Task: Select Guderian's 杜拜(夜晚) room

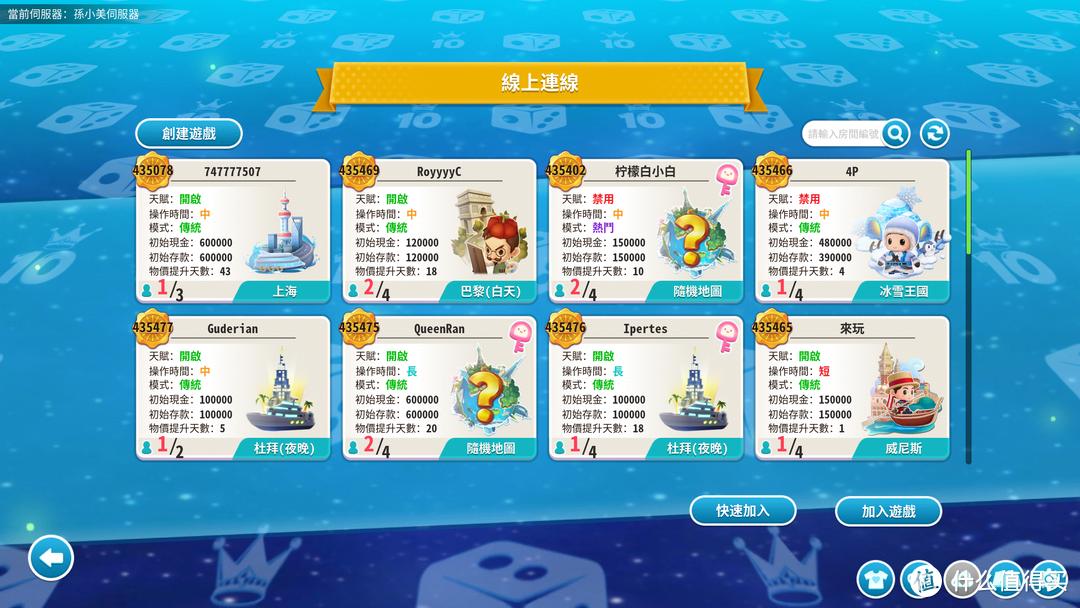Action: (x=232, y=388)
